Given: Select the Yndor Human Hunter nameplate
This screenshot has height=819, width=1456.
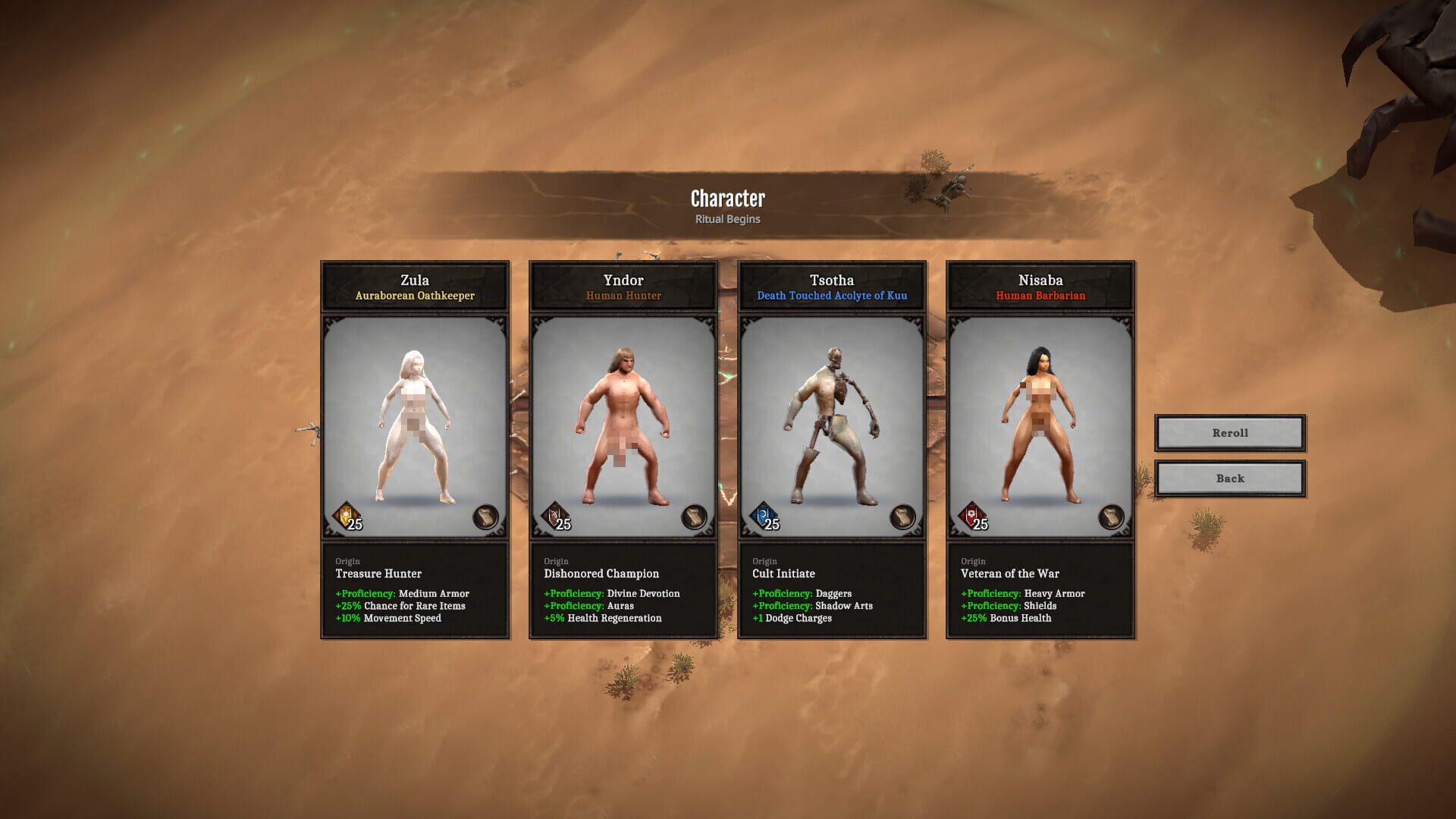Looking at the screenshot, I should [623, 287].
